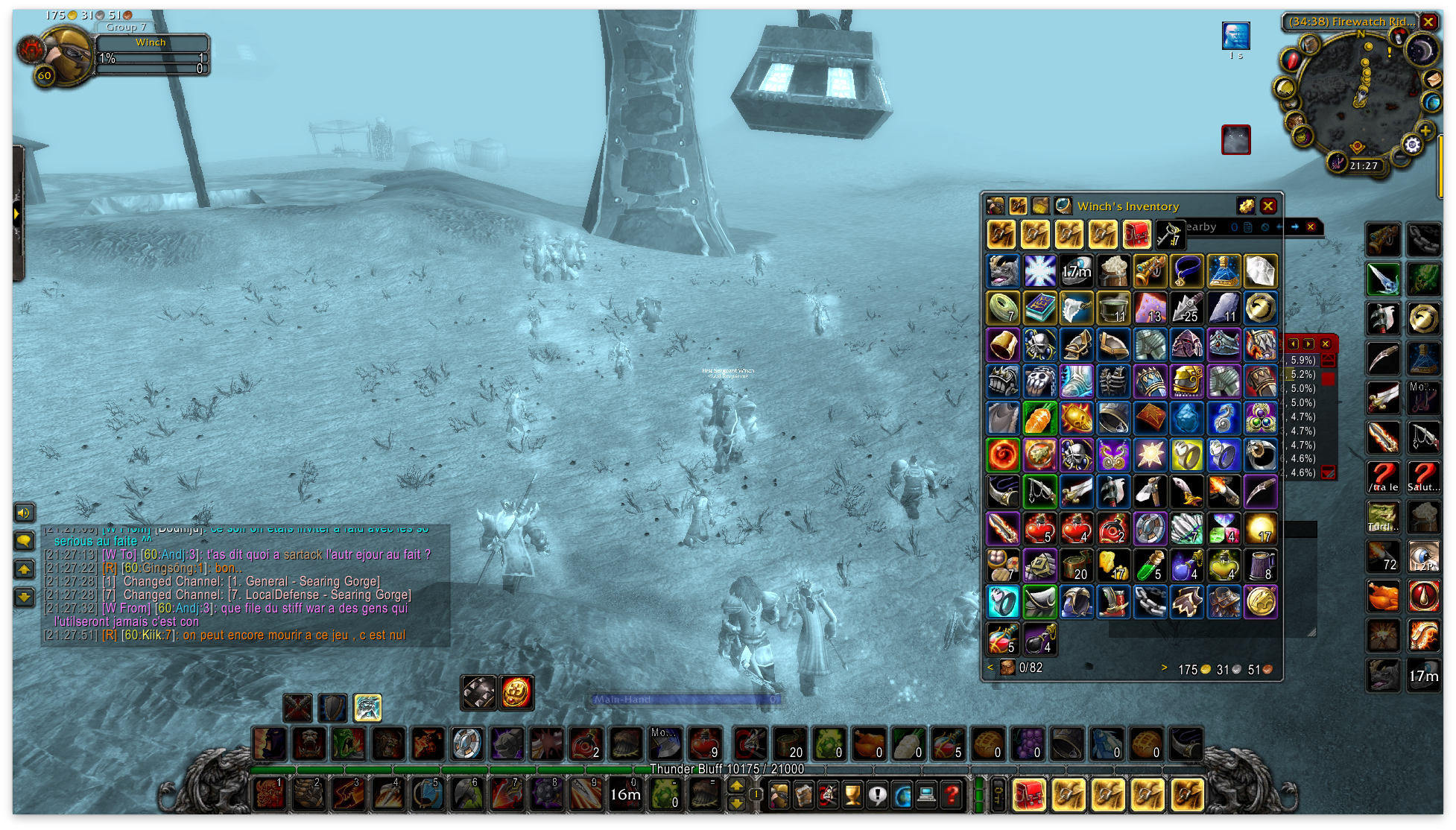Click Winch's player portrait
The height and width of the screenshot is (830, 1456).
(x=64, y=56)
